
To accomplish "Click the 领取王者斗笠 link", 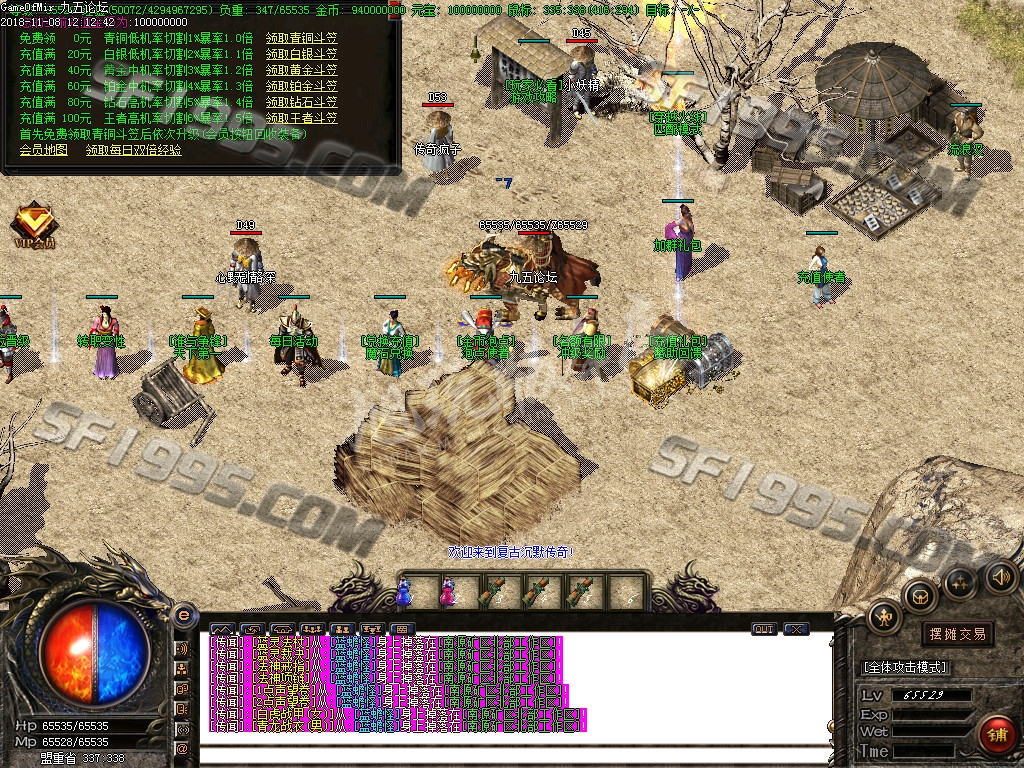I will pos(301,118).
